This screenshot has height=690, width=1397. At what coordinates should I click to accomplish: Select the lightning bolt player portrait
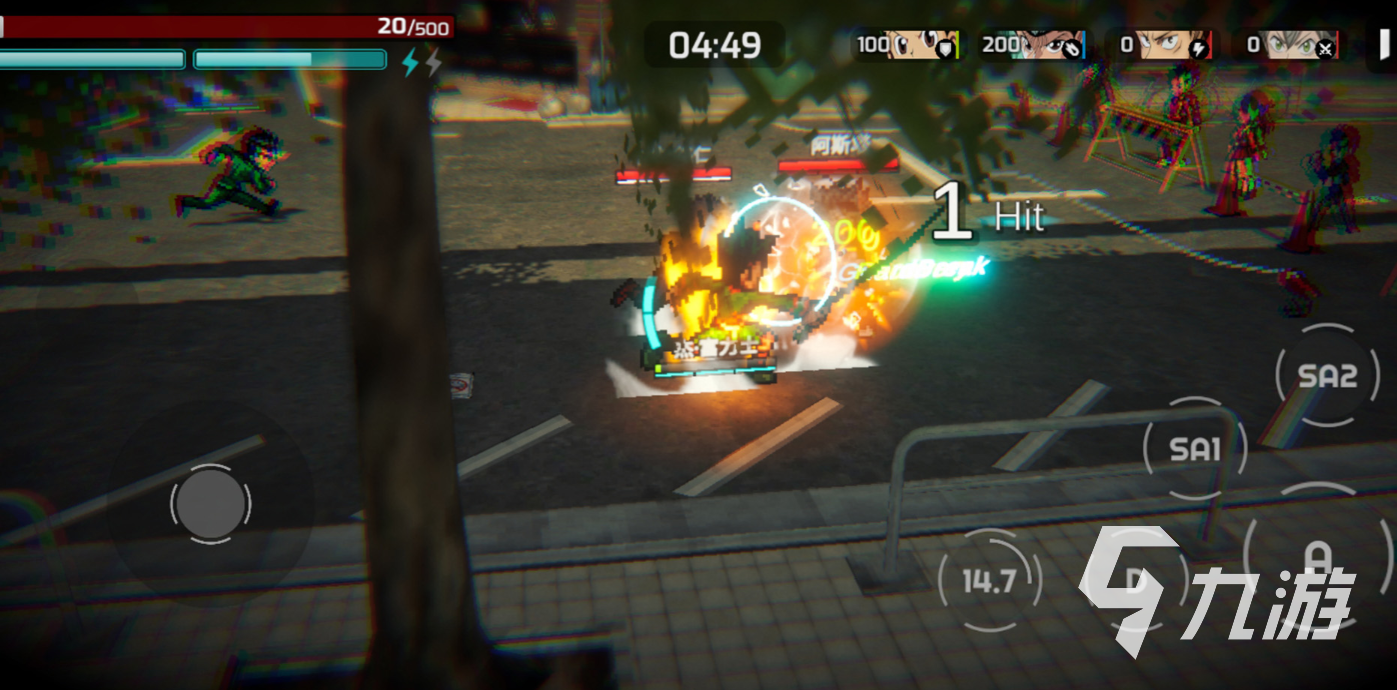[x=1181, y=44]
